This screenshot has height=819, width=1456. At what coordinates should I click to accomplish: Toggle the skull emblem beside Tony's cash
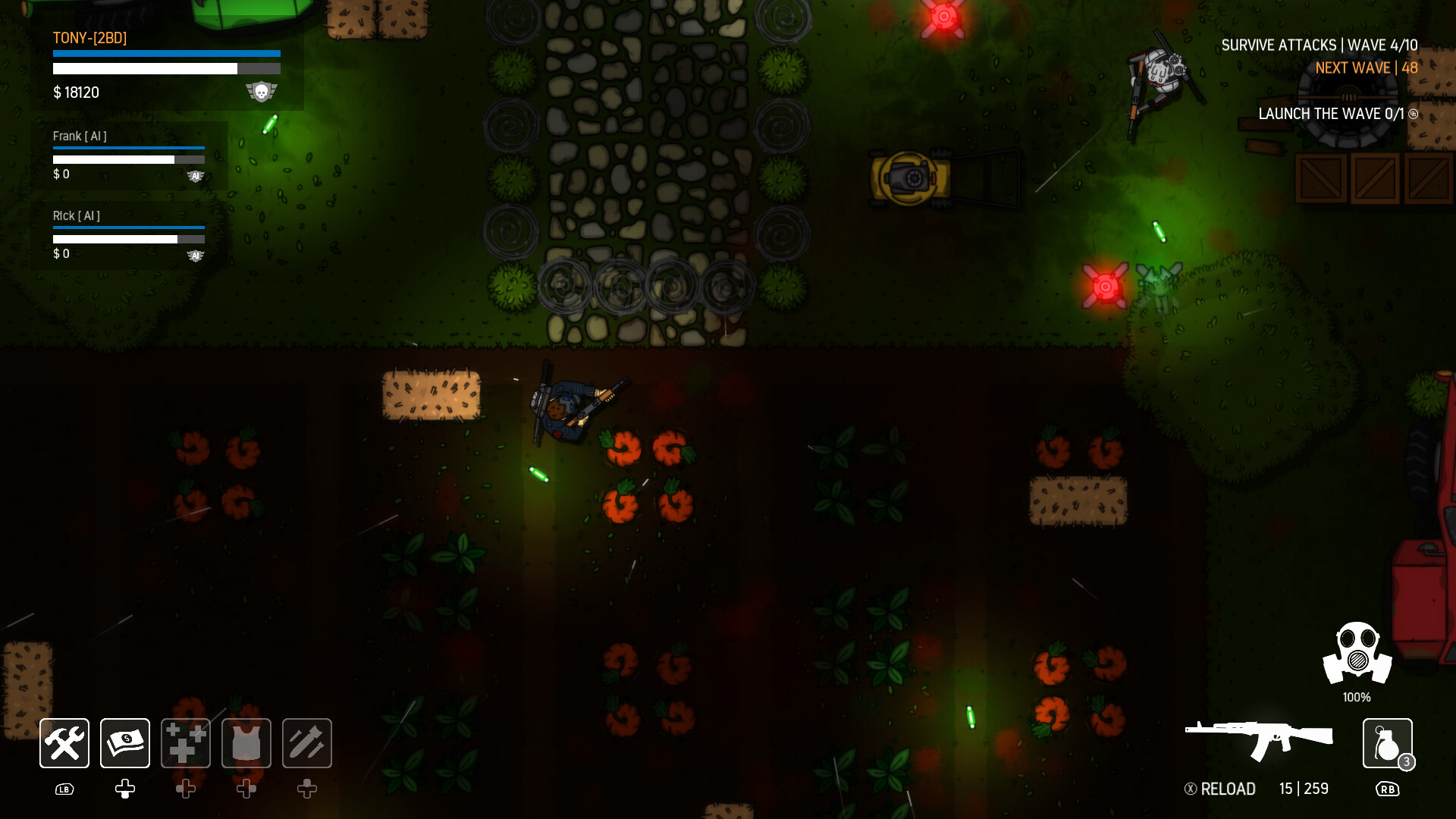pyautogui.click(x=262, y=93)
